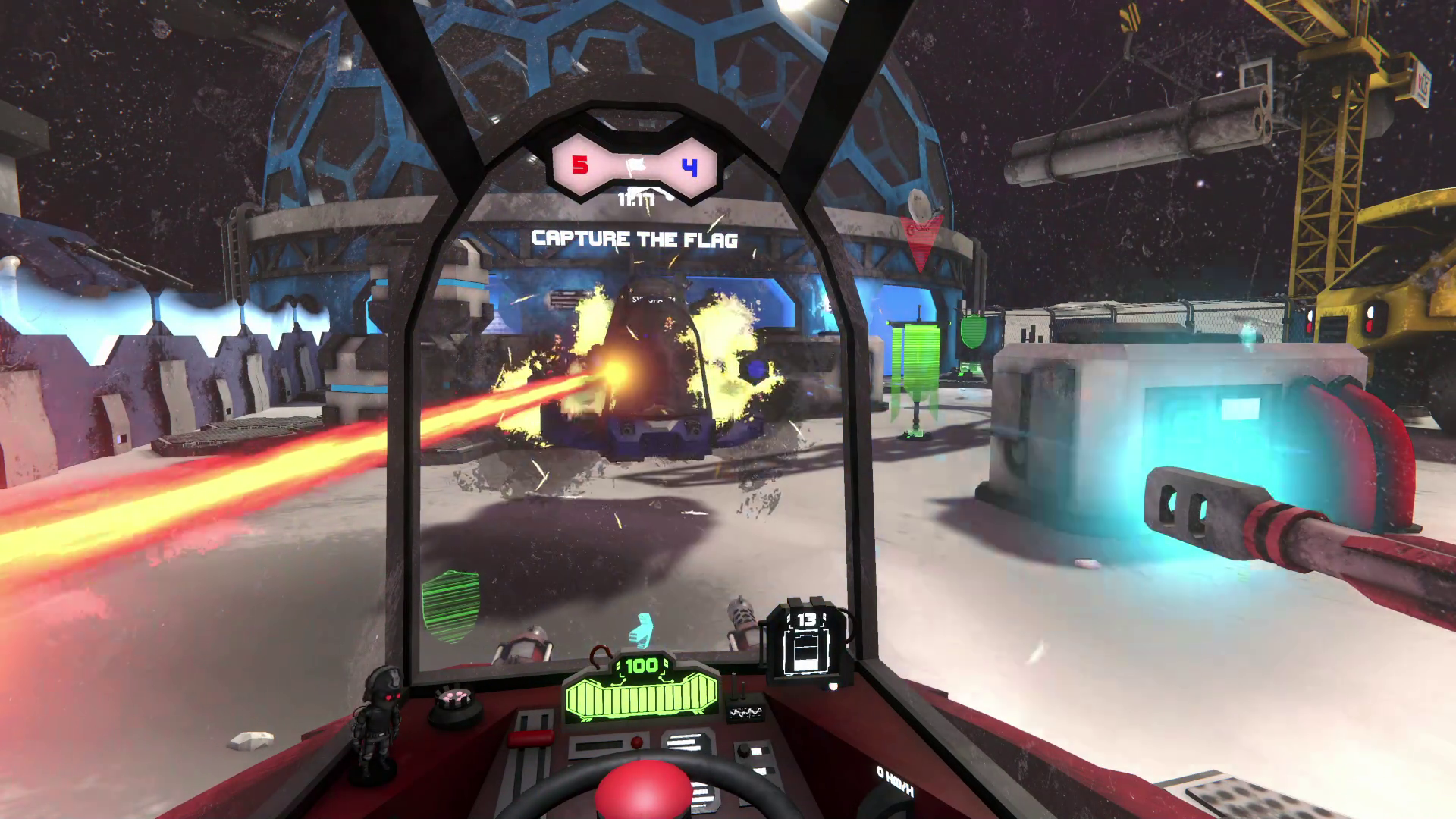
Task: Click the white flag icon between team scores
Action: pos(635,166)
